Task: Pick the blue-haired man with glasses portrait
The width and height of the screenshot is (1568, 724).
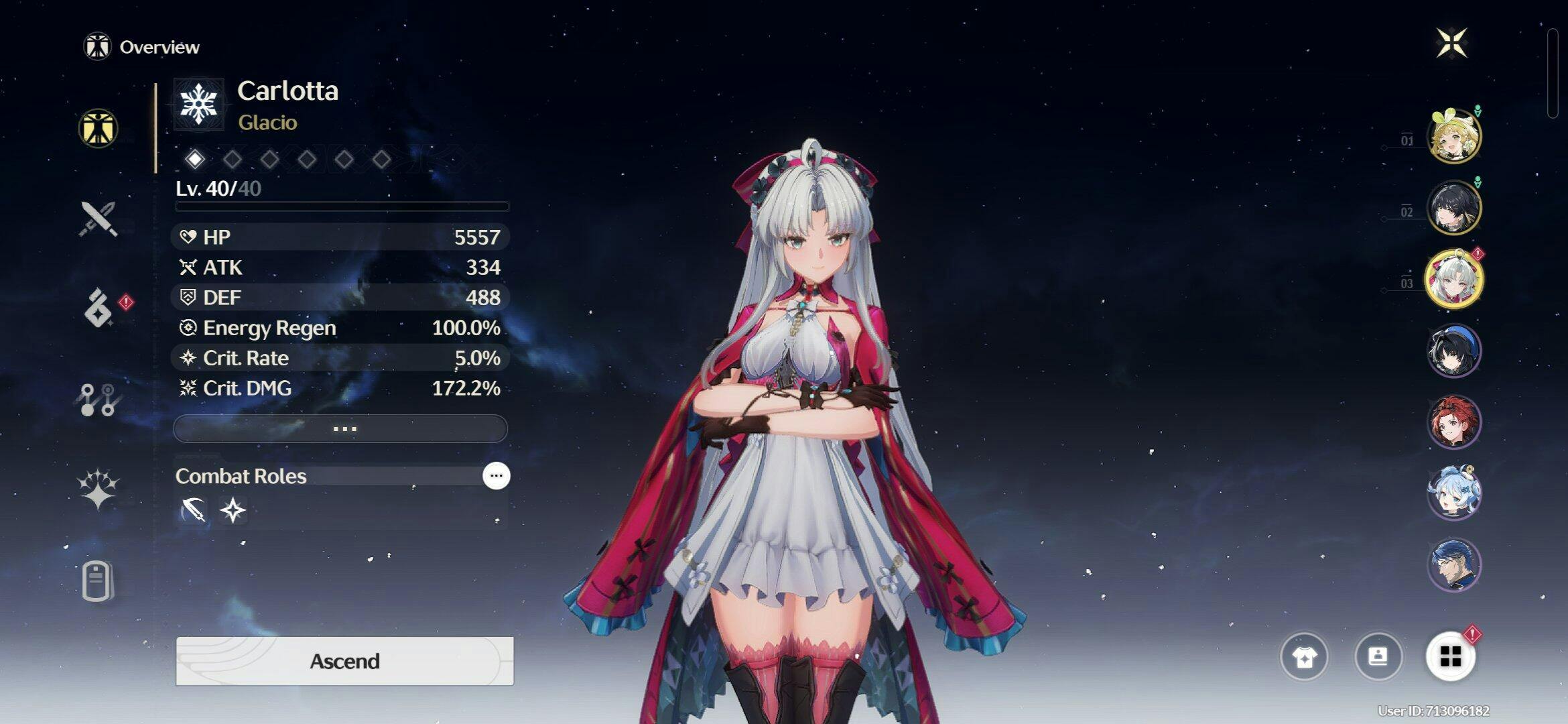Action: (x=1453, y=564)
